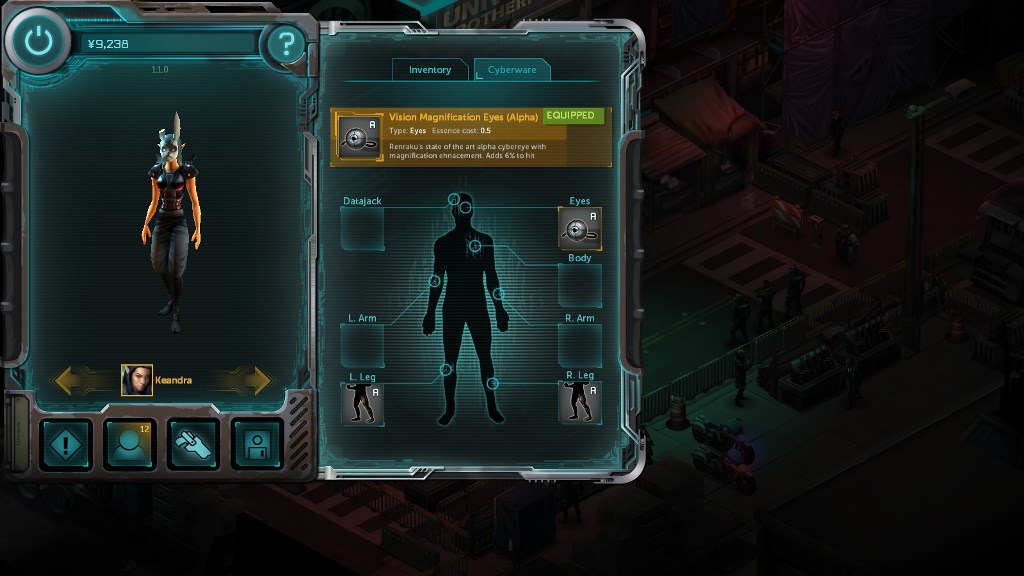Click Keandra's portrait
The image size is (1024, 576).
point(137,380)
